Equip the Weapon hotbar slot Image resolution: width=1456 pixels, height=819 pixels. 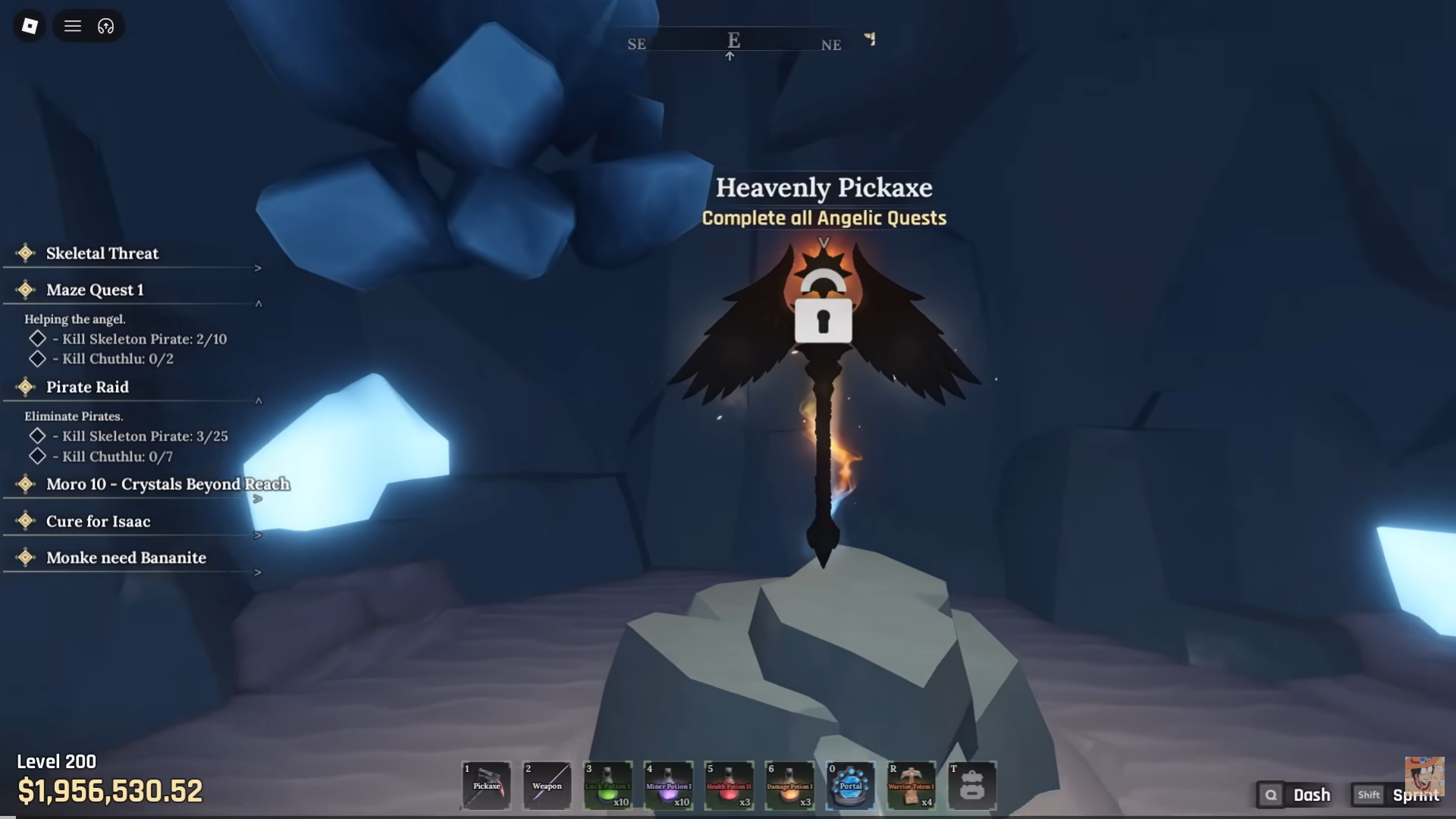coord(547,786)
